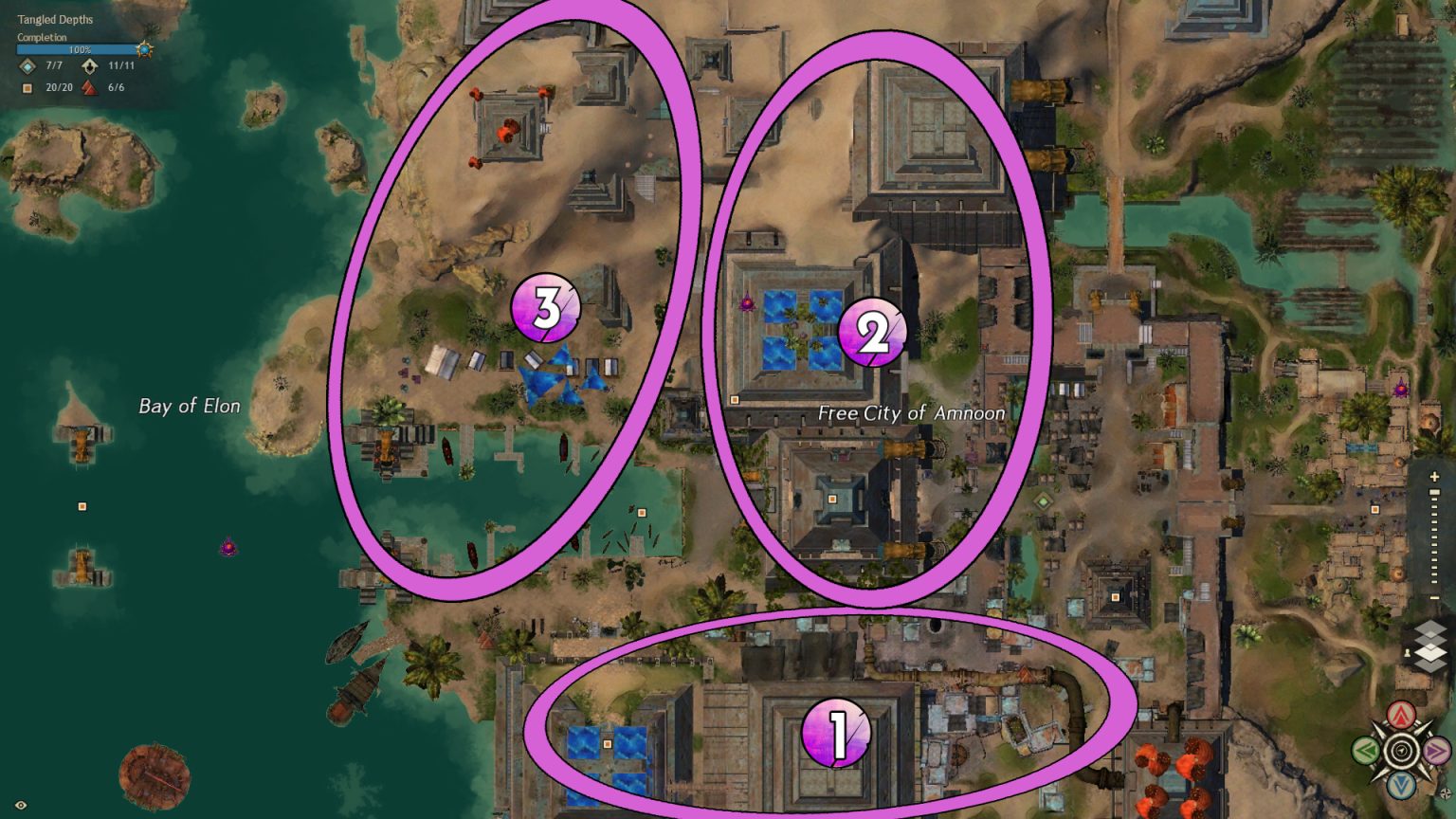Click the small compass rose icon in bottom-right corner
Viewport: 1456px width, 819px height.
tap(1445, 793)
